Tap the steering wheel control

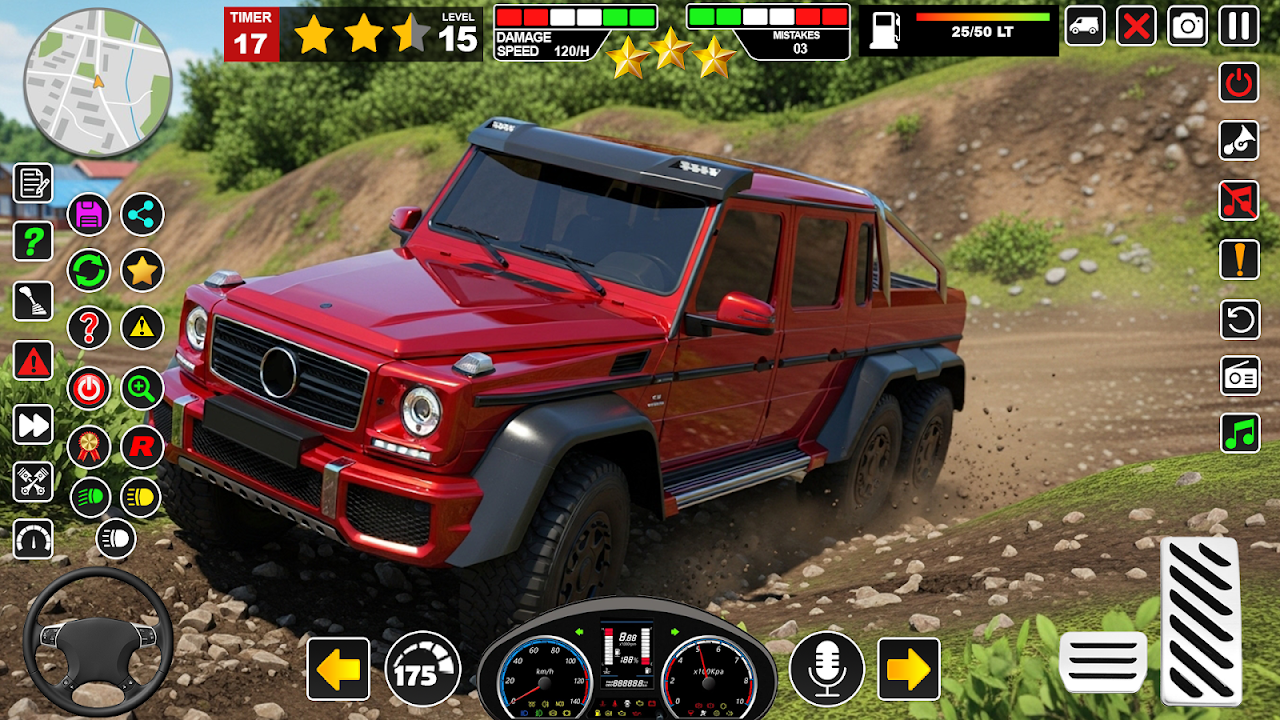click(97, 642)
